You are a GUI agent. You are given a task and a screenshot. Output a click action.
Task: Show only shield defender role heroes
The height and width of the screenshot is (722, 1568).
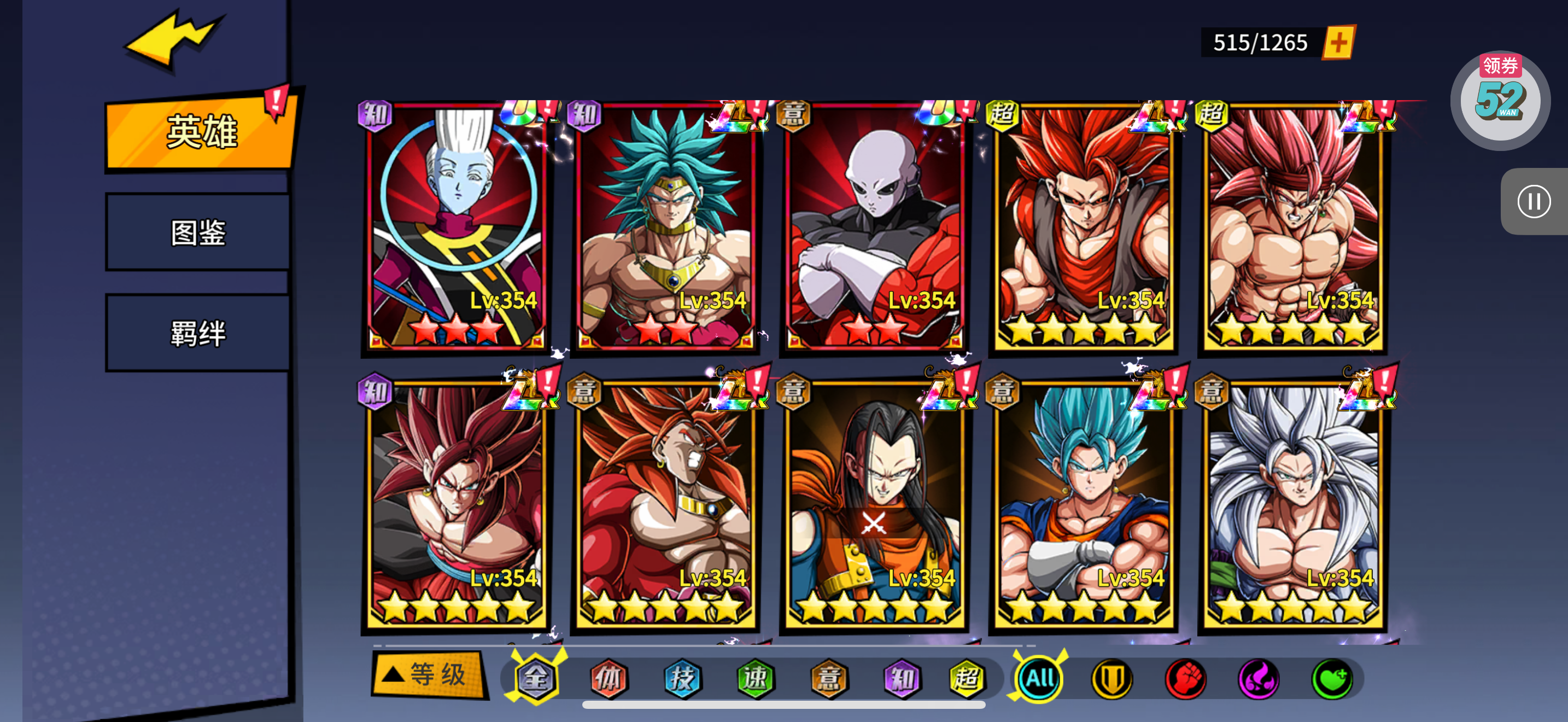click(x=1112, y=678)
